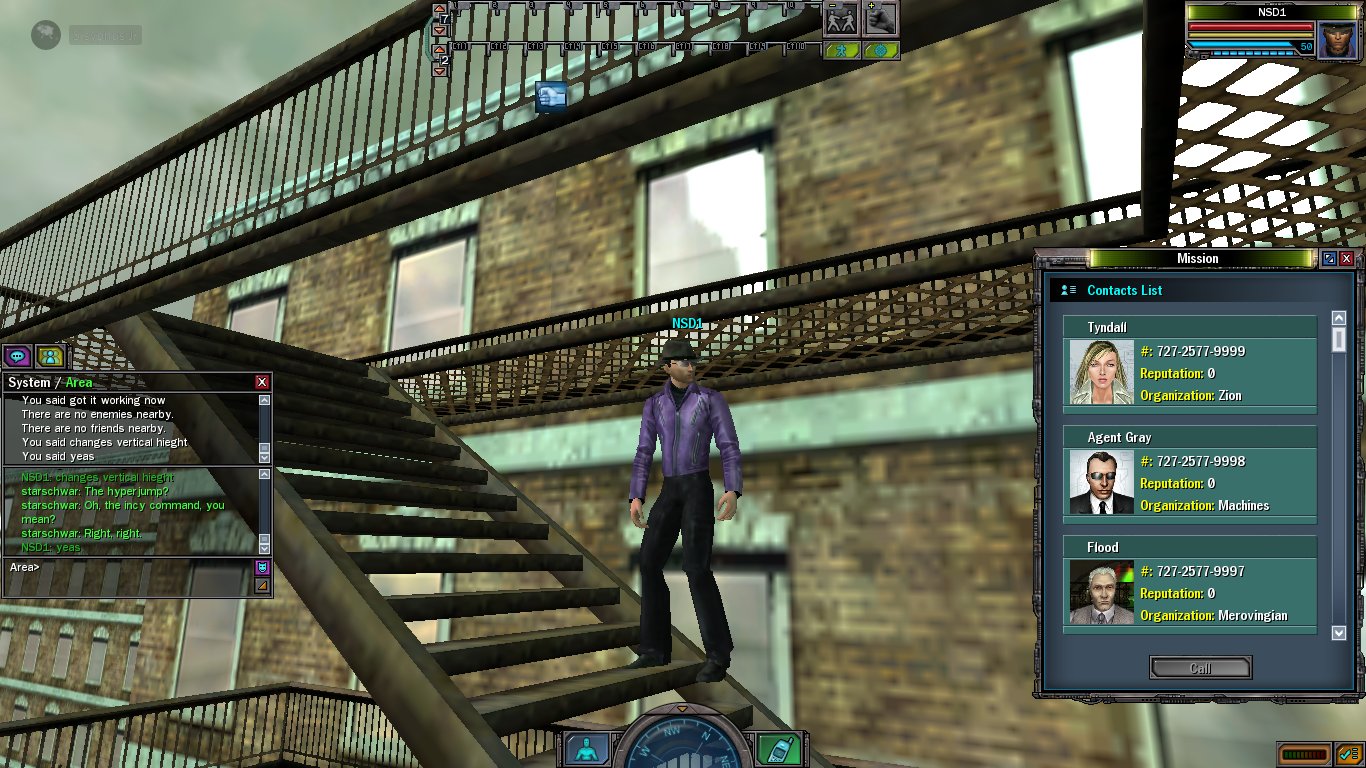
Task: Open the cell phone icon beside the compass
Action: pos(772,748)
